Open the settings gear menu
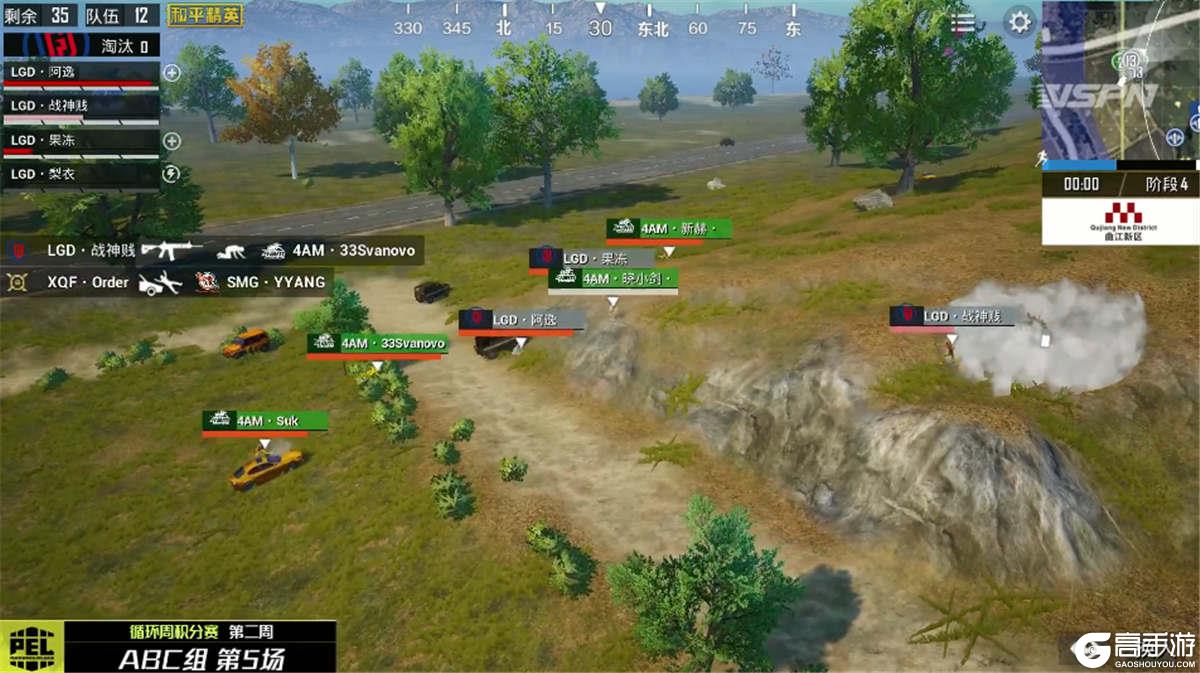 (1019, 21)
